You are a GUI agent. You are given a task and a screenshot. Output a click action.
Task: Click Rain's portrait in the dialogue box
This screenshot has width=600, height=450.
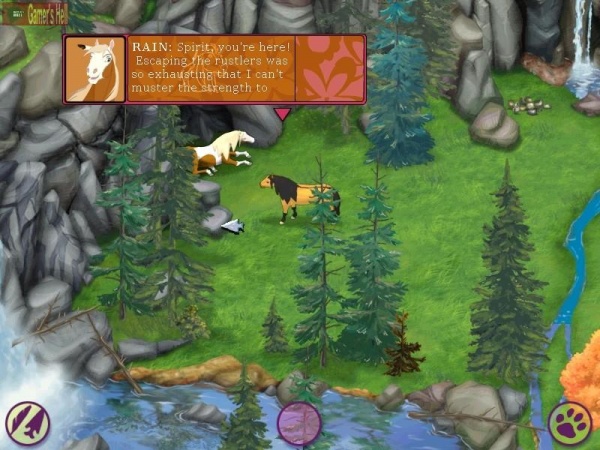click(x=95, y=69)
